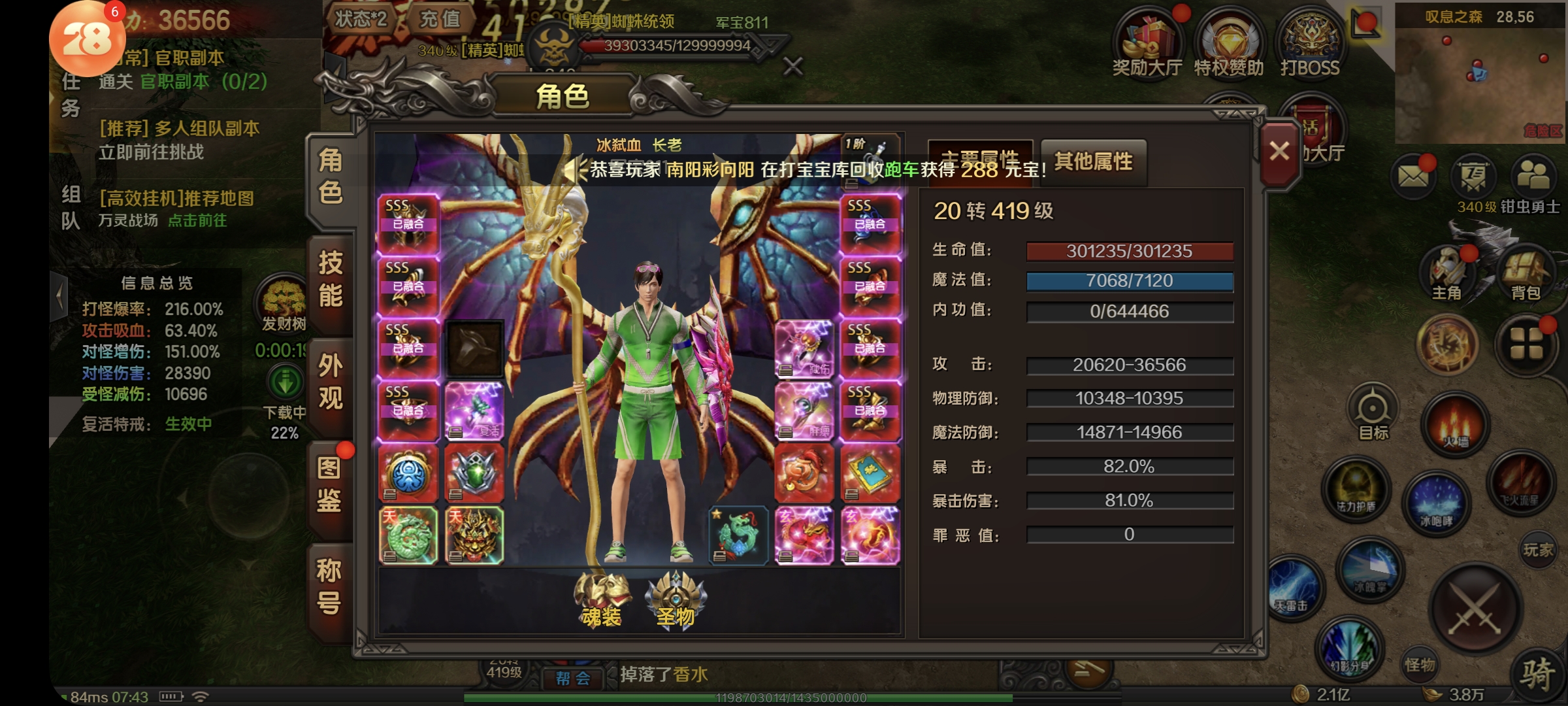Open the 技能 skills side tab

331,279
